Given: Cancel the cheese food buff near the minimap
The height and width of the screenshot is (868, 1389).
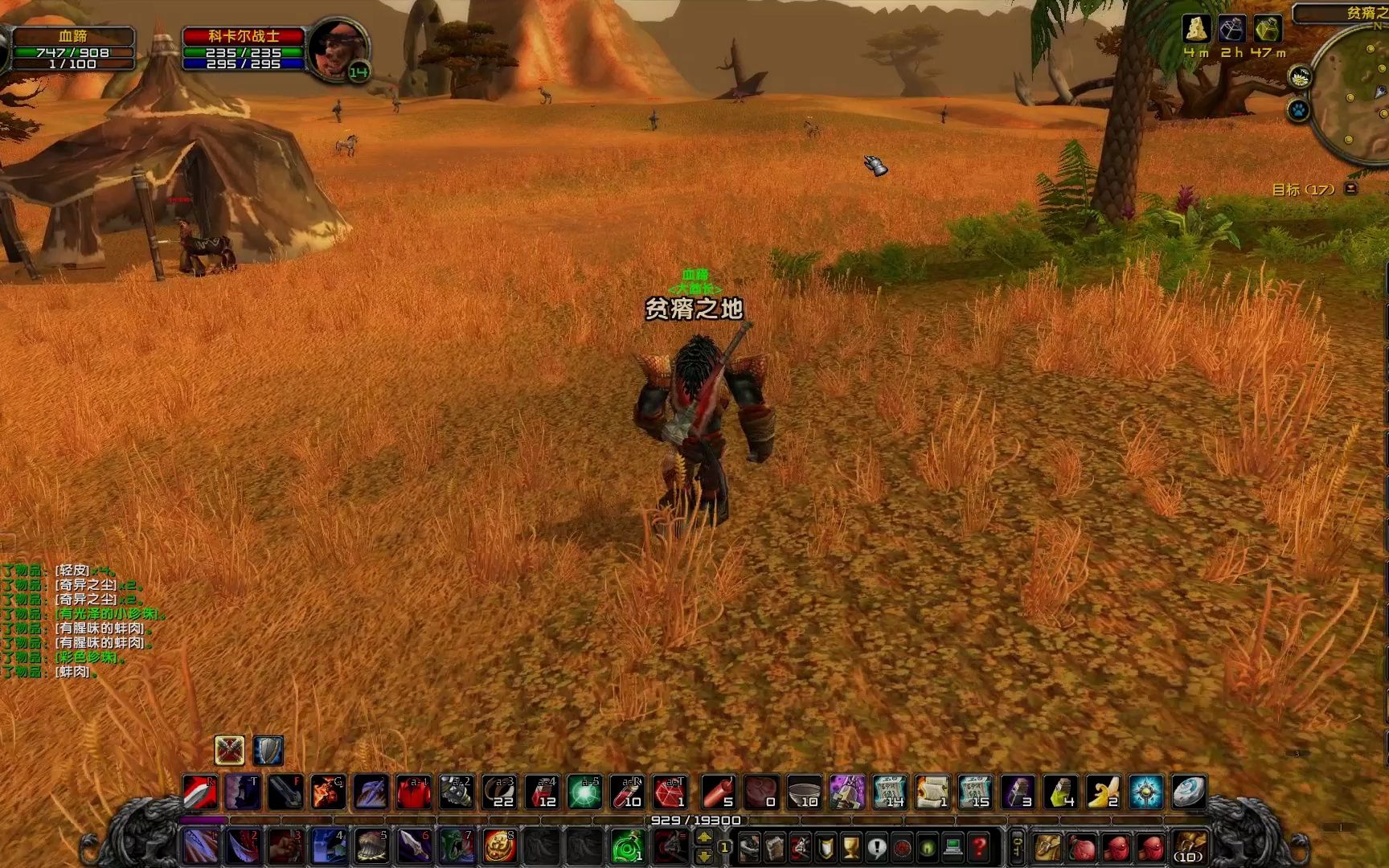Looking at the screenshot, I should (1196, 29).
